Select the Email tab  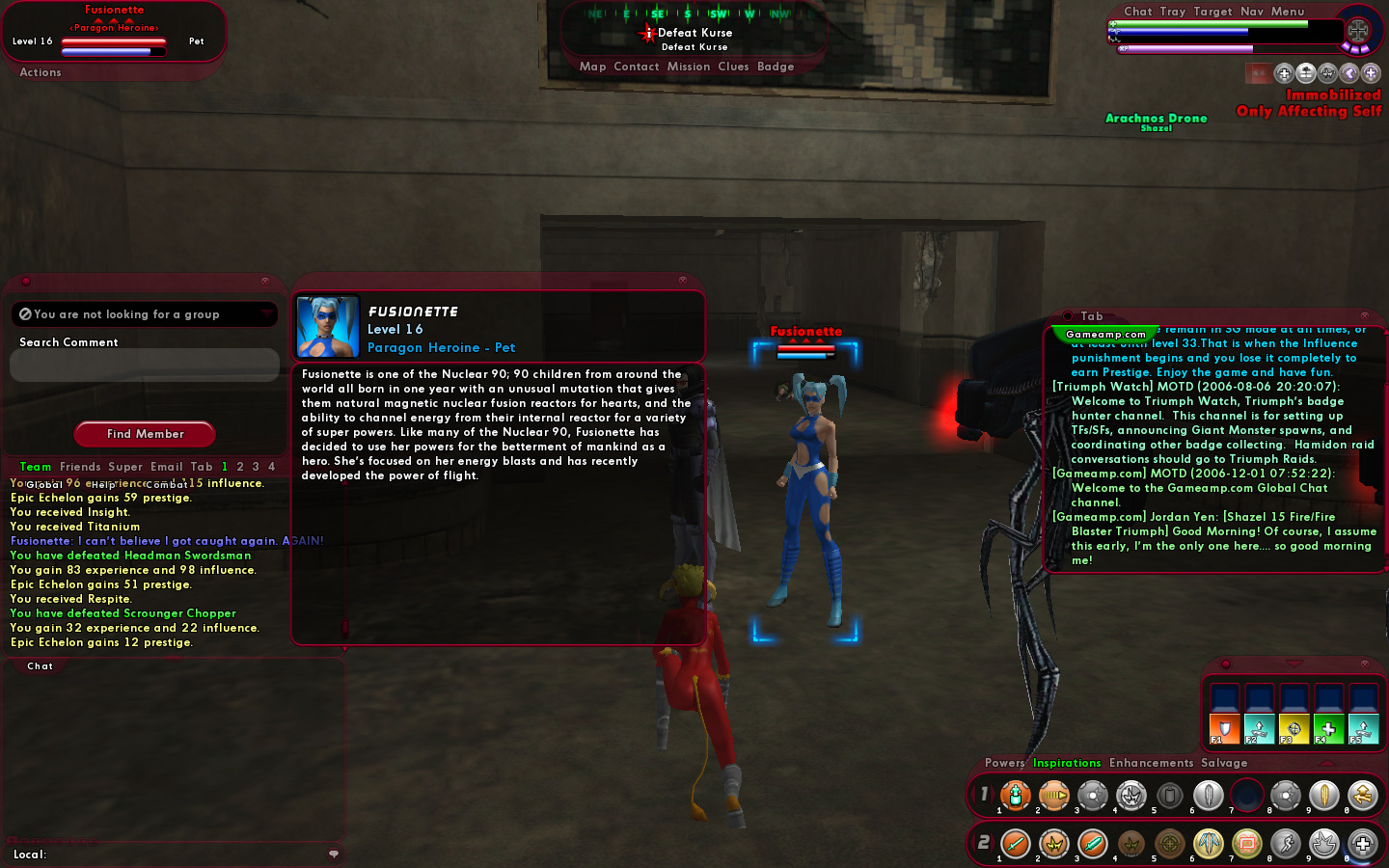166,467
